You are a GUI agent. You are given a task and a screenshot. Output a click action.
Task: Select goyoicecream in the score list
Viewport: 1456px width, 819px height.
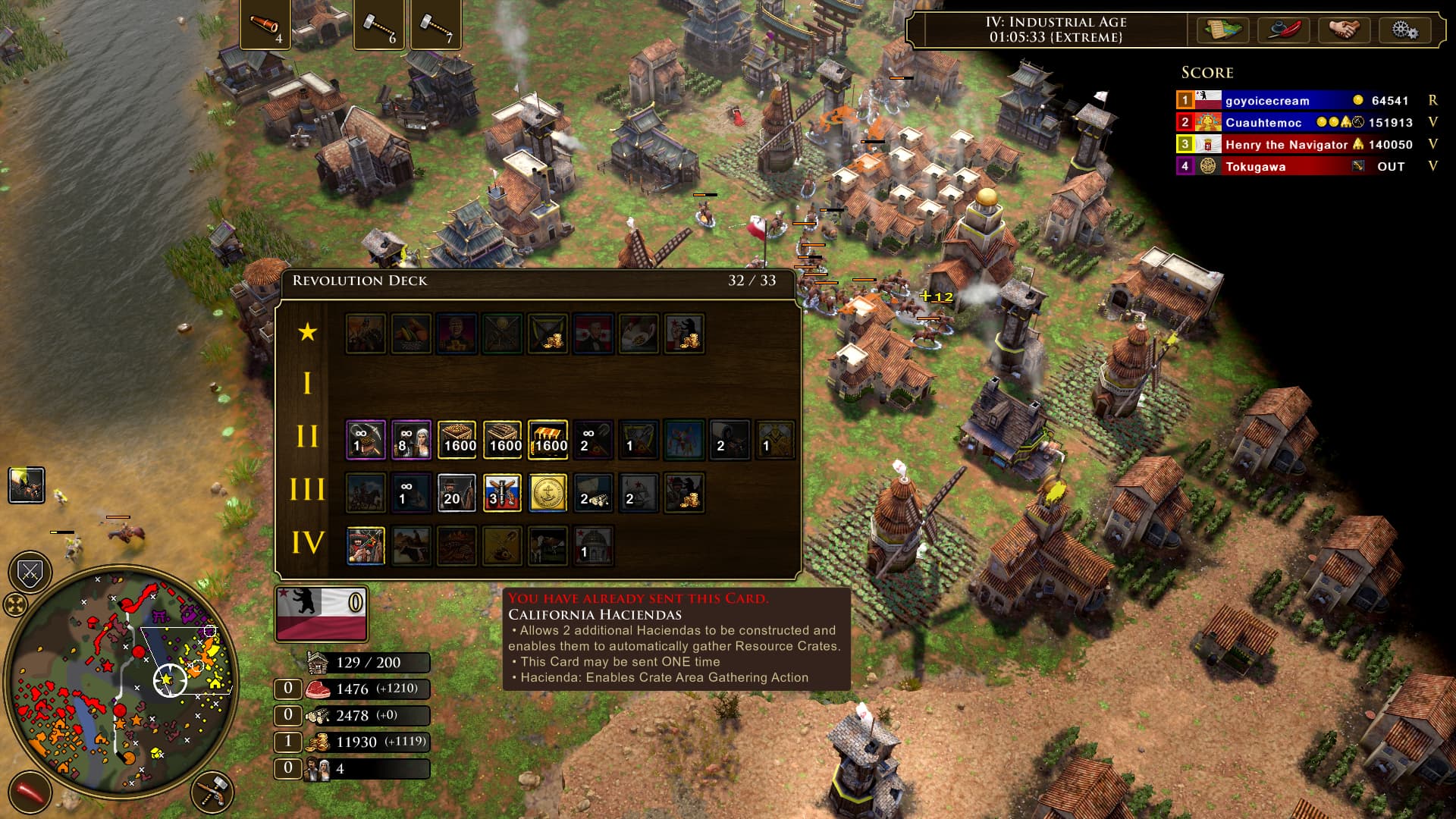1266,100
